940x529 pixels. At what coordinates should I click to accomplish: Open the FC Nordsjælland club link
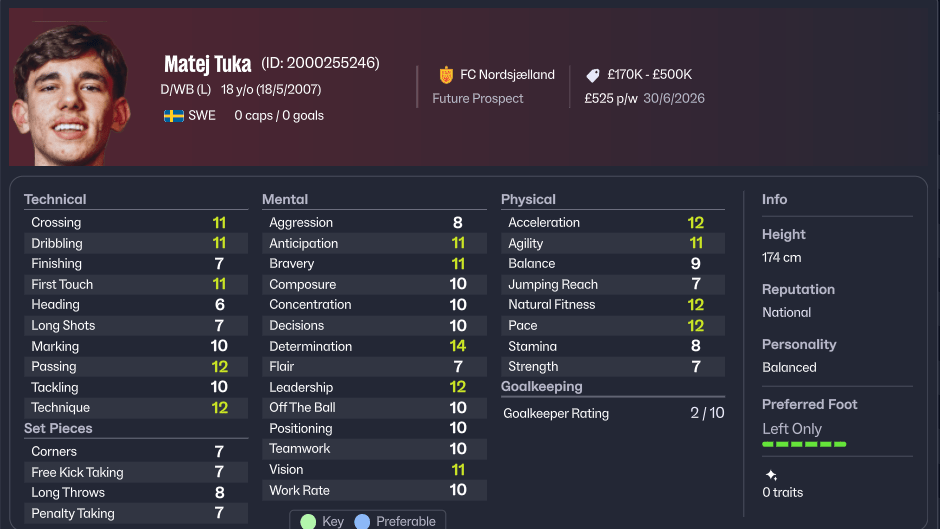(506, 75)
